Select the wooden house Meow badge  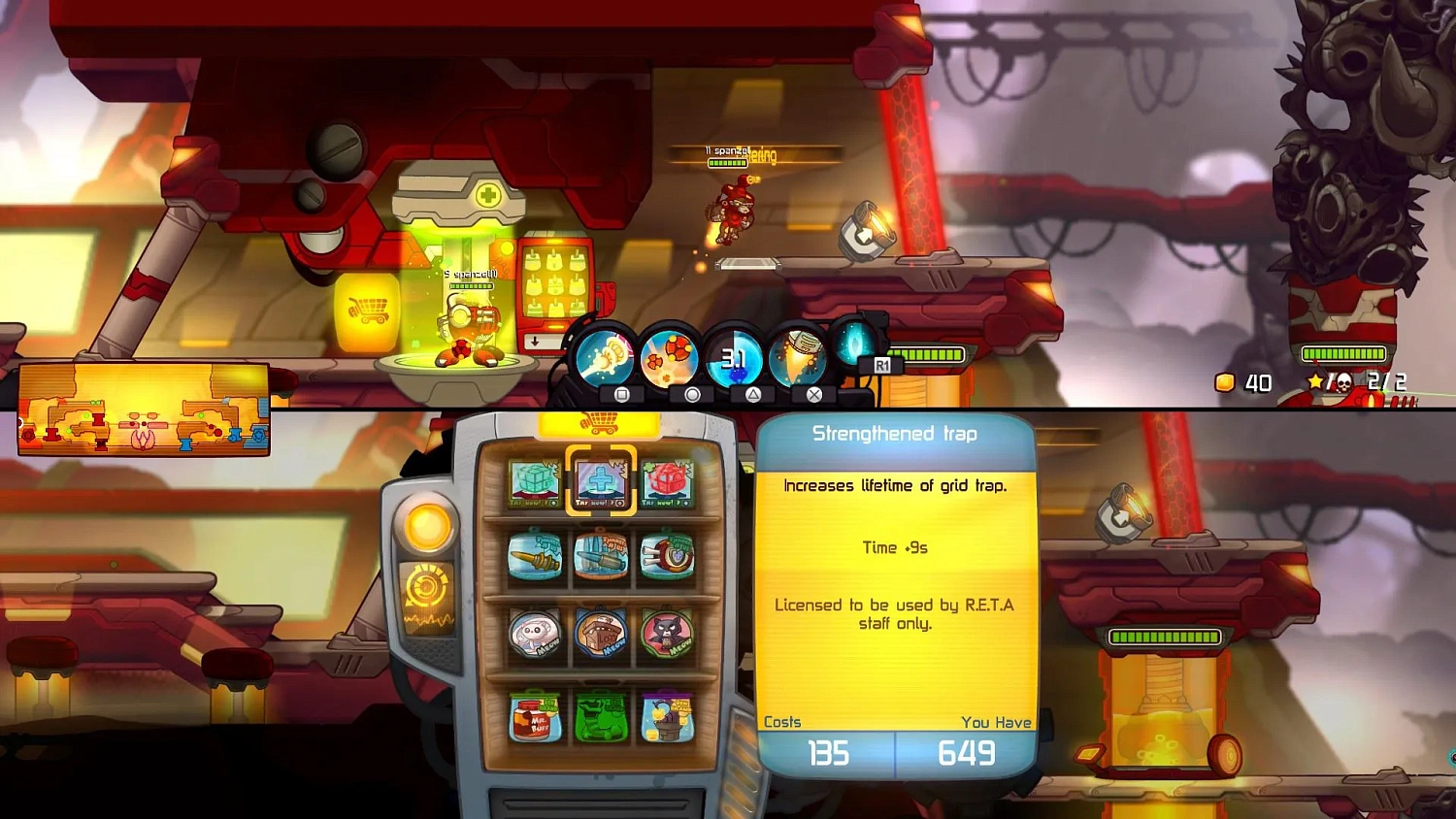click(601, 634)
